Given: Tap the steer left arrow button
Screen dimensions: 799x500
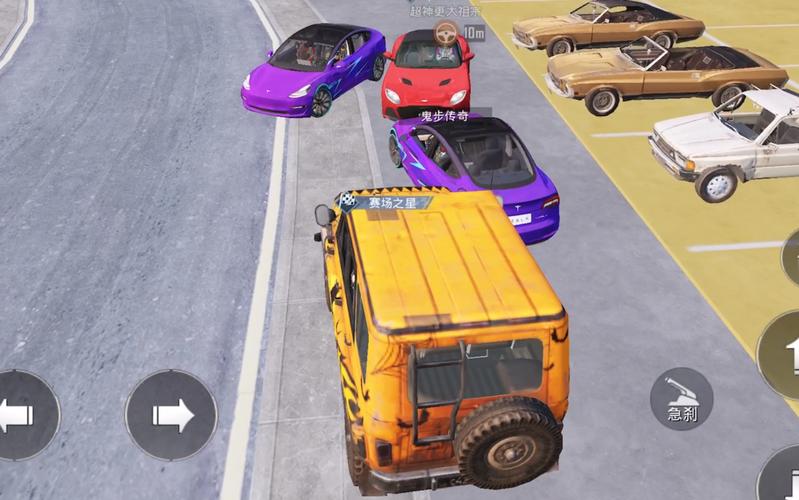Looking at the screenshot, I should 22,415.
